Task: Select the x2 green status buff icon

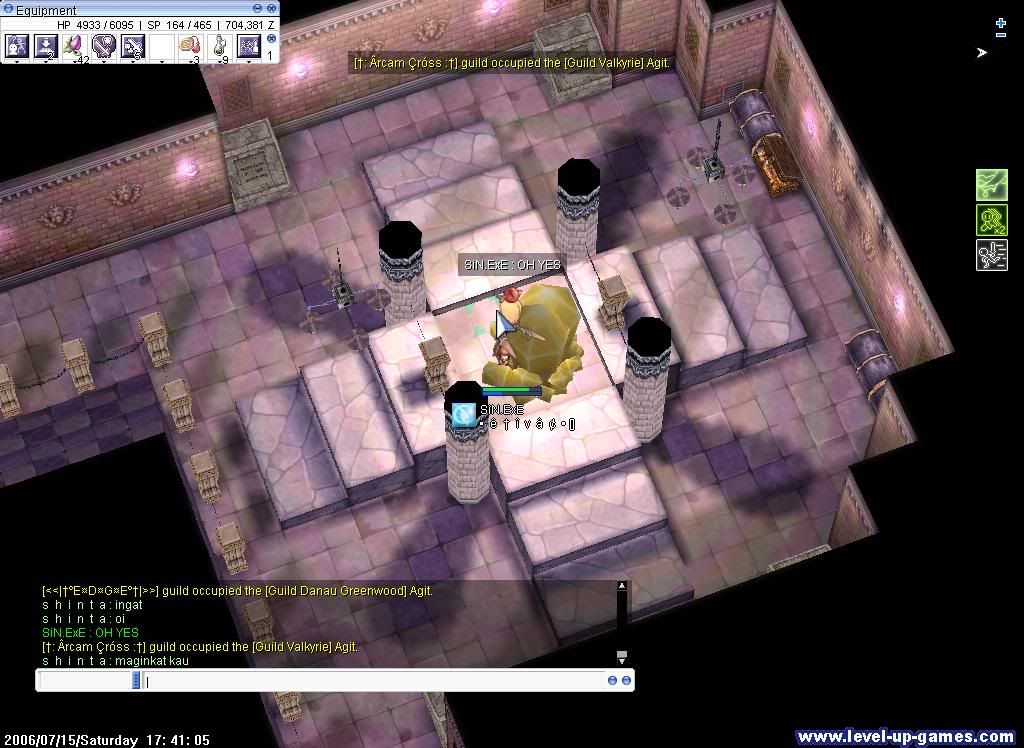Action: point(991,220)
